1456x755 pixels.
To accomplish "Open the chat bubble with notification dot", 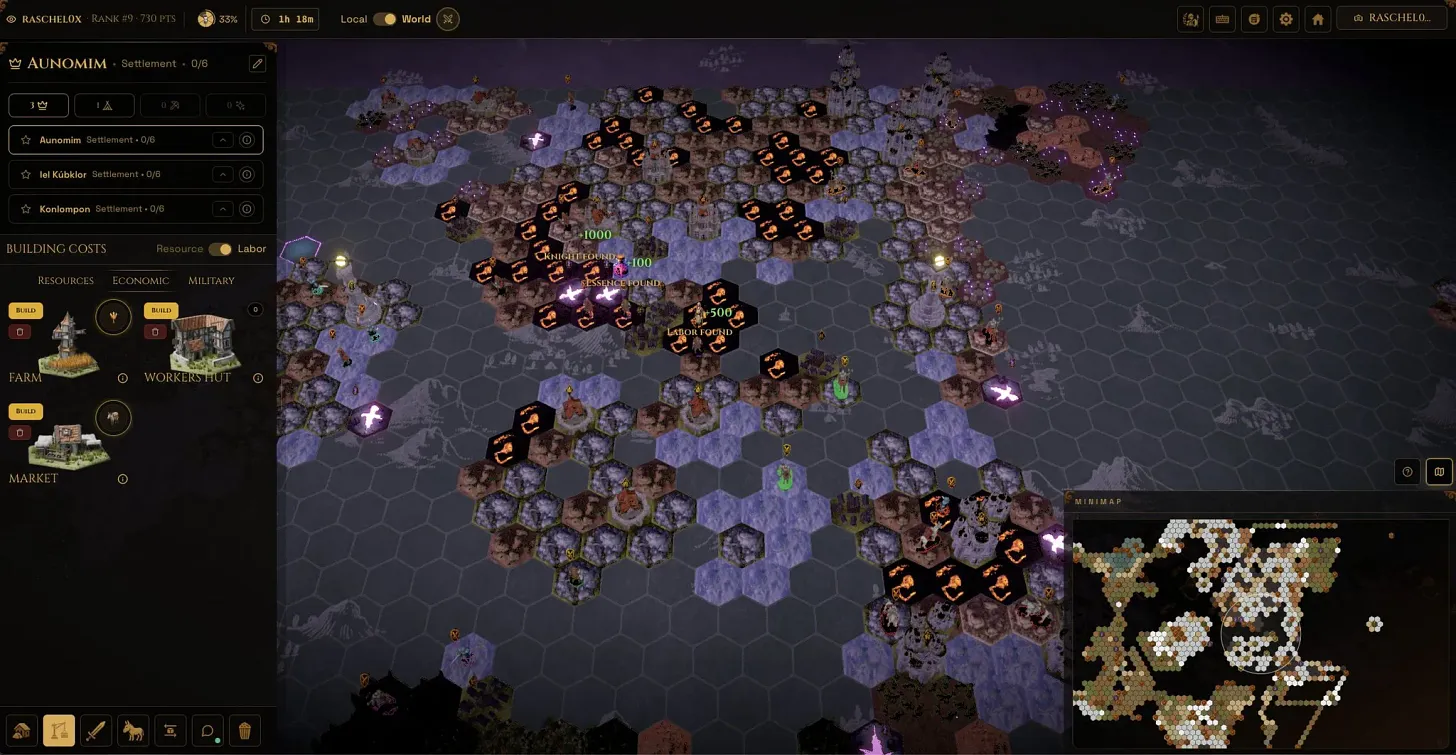I will pos(207,730).
